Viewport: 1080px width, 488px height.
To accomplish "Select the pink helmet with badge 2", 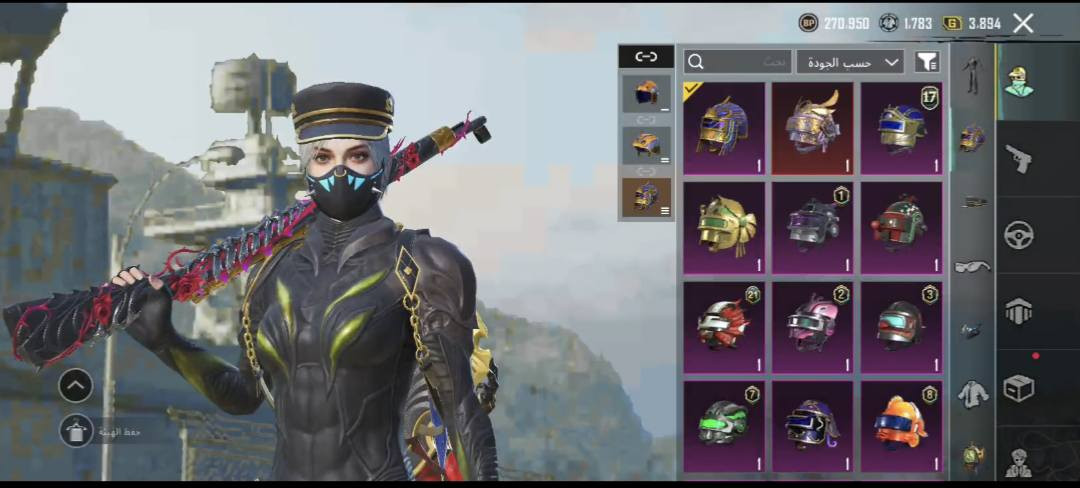I will (812, 326).
